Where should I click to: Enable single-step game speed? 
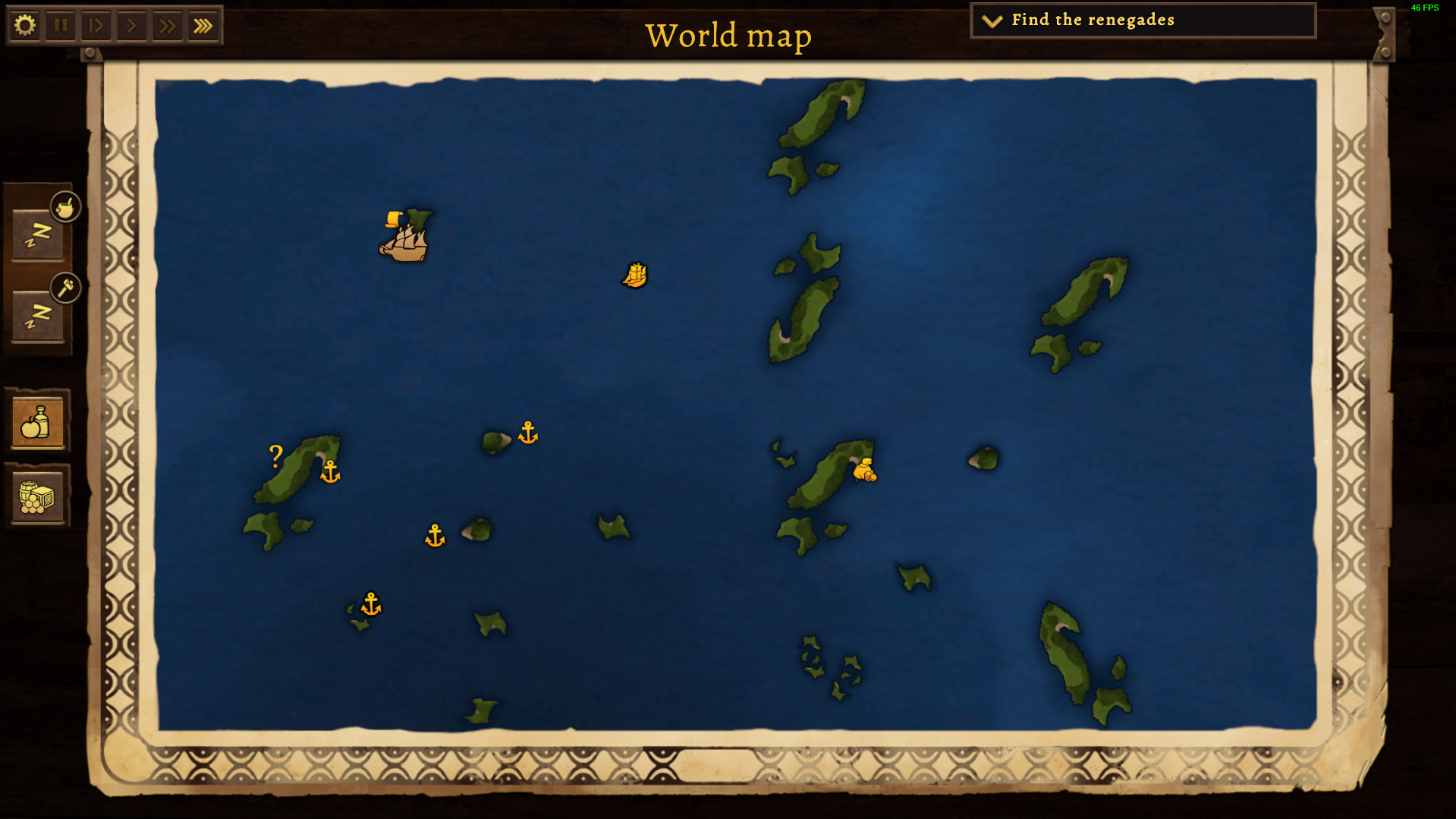pos(96,25)
